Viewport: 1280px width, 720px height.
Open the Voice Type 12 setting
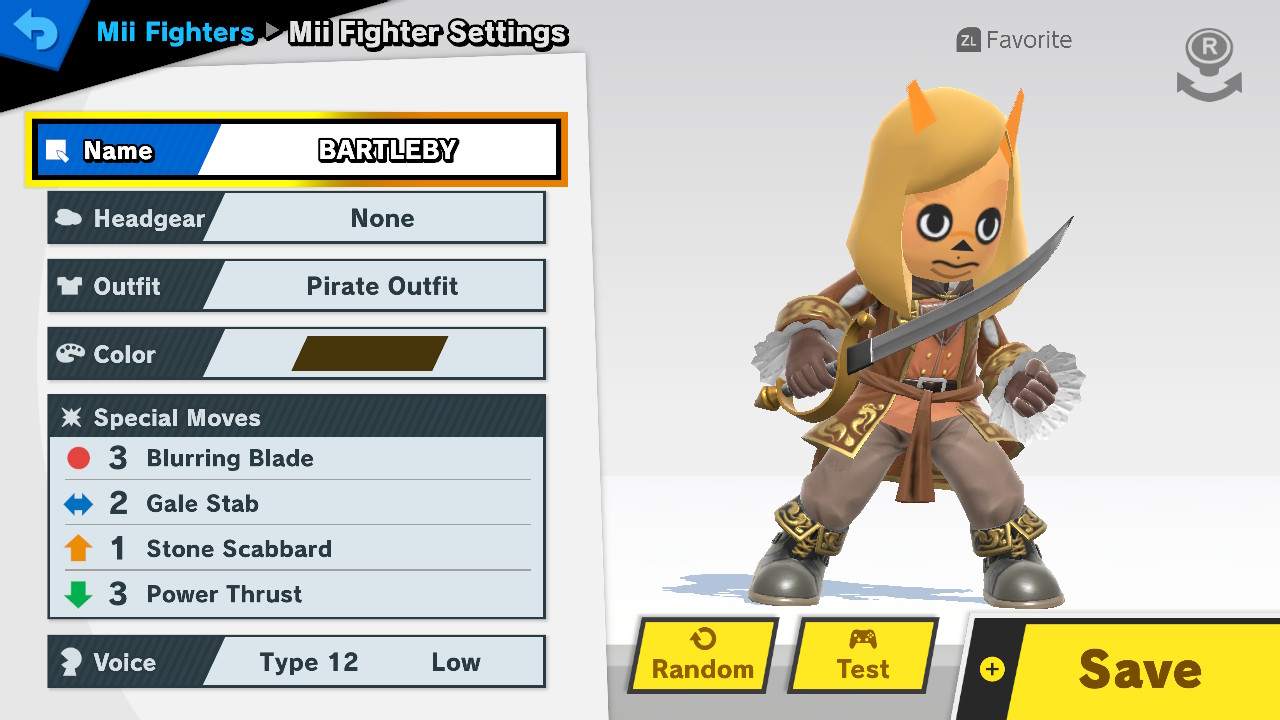tap(297, 662)
